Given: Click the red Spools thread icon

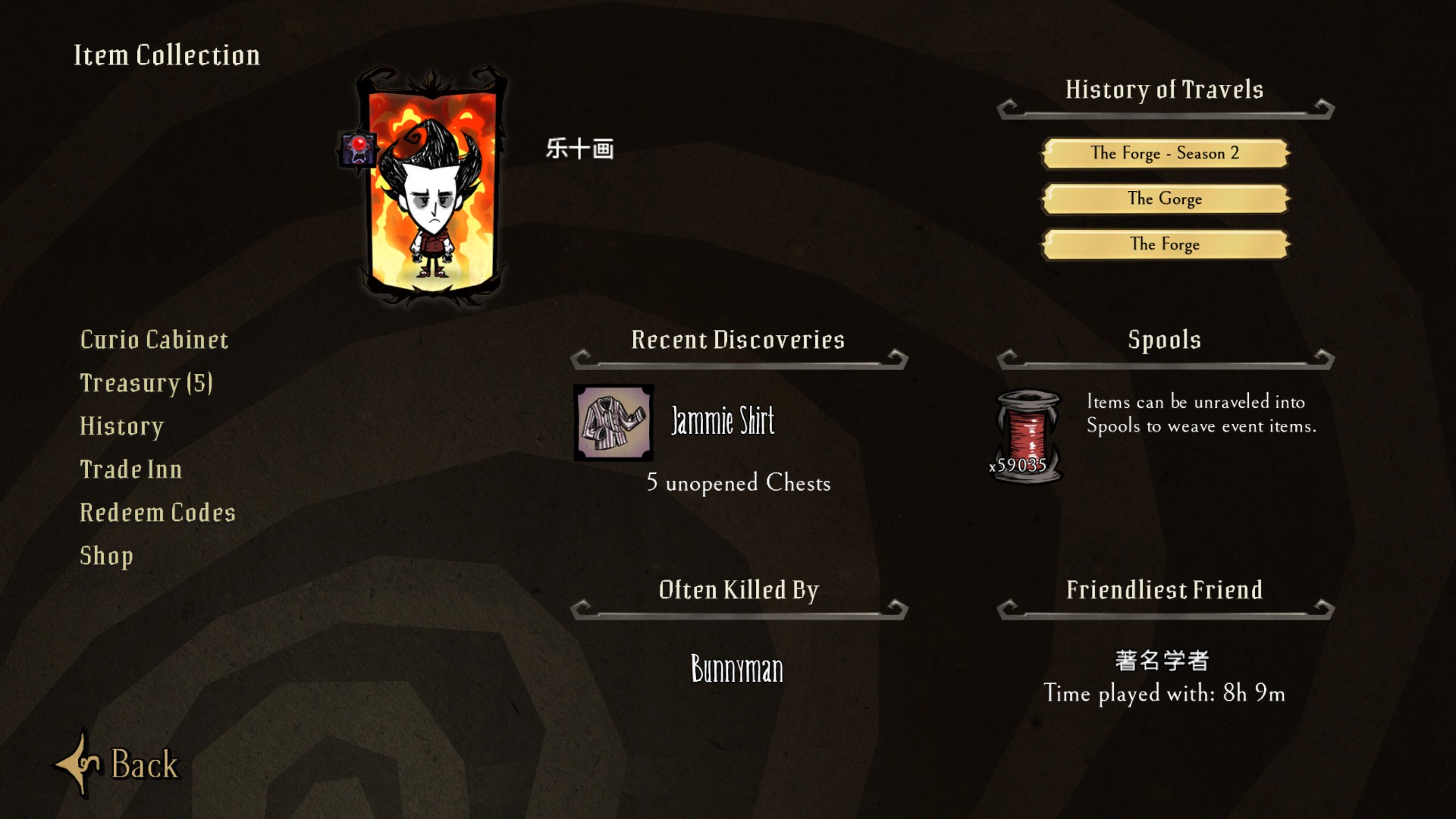Looking at the screenshot, I should [1026, 432].
